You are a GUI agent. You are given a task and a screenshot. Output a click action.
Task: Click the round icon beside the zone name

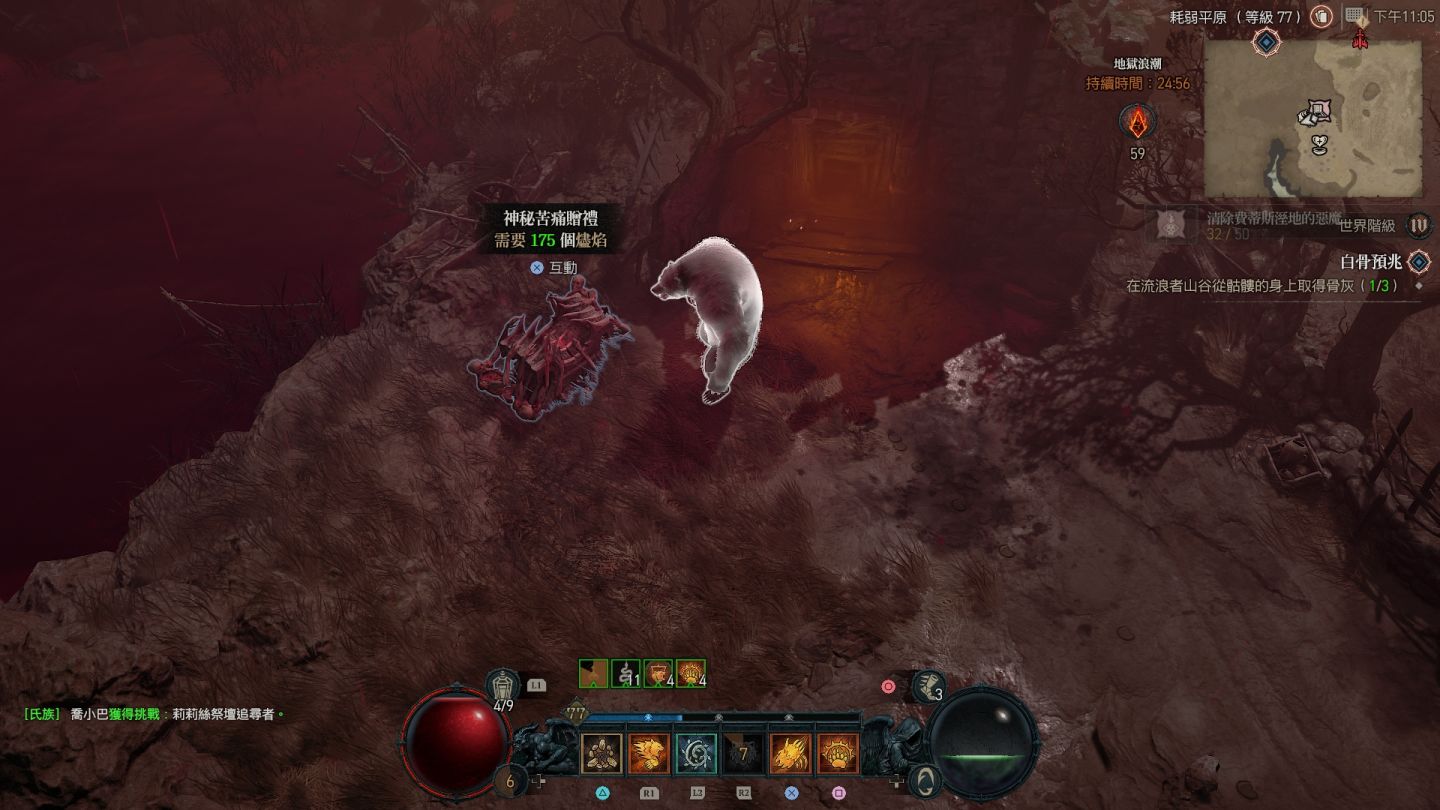(x=1321, y=17)
